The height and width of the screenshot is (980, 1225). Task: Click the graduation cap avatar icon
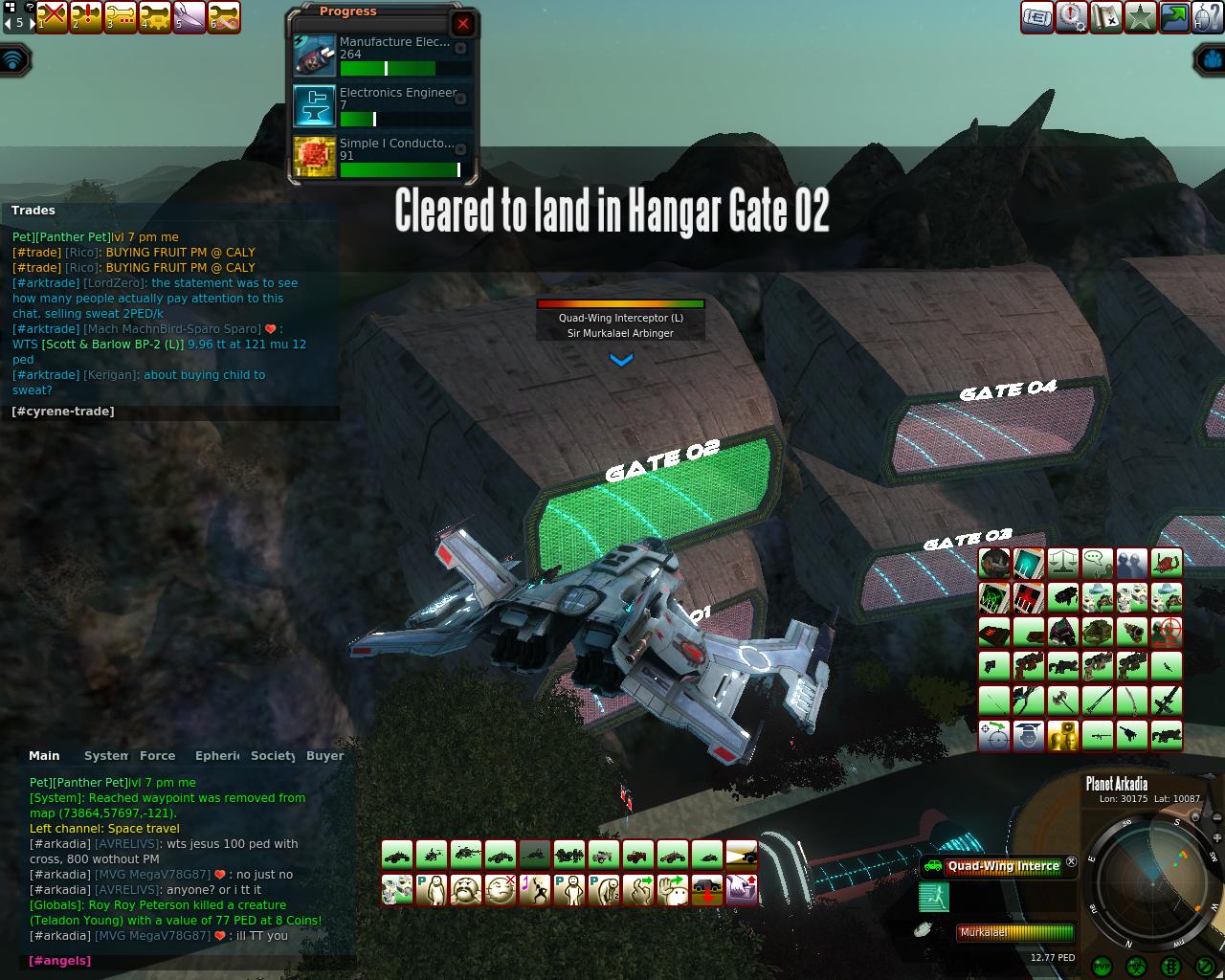[1029, 735]
